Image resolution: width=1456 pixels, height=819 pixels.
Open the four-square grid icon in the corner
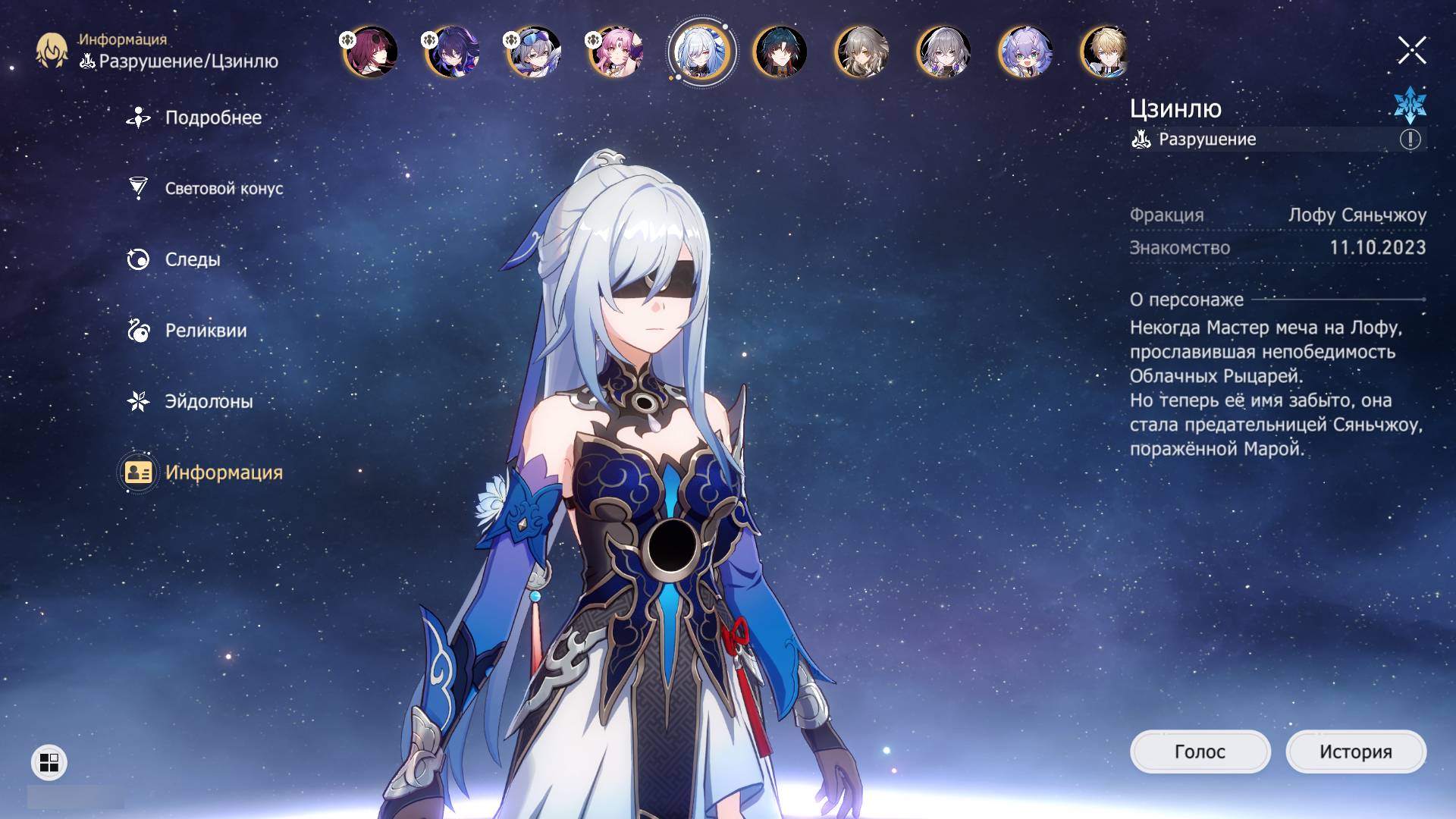coord(49,762)
